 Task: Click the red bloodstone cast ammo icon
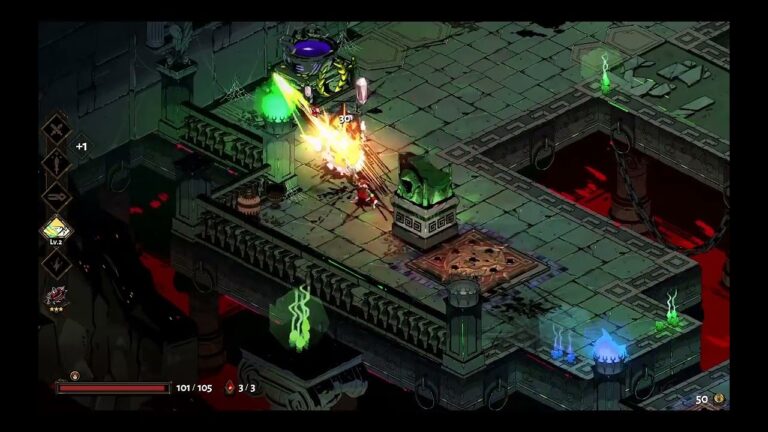pyautogui.click(x=229, y=388)
